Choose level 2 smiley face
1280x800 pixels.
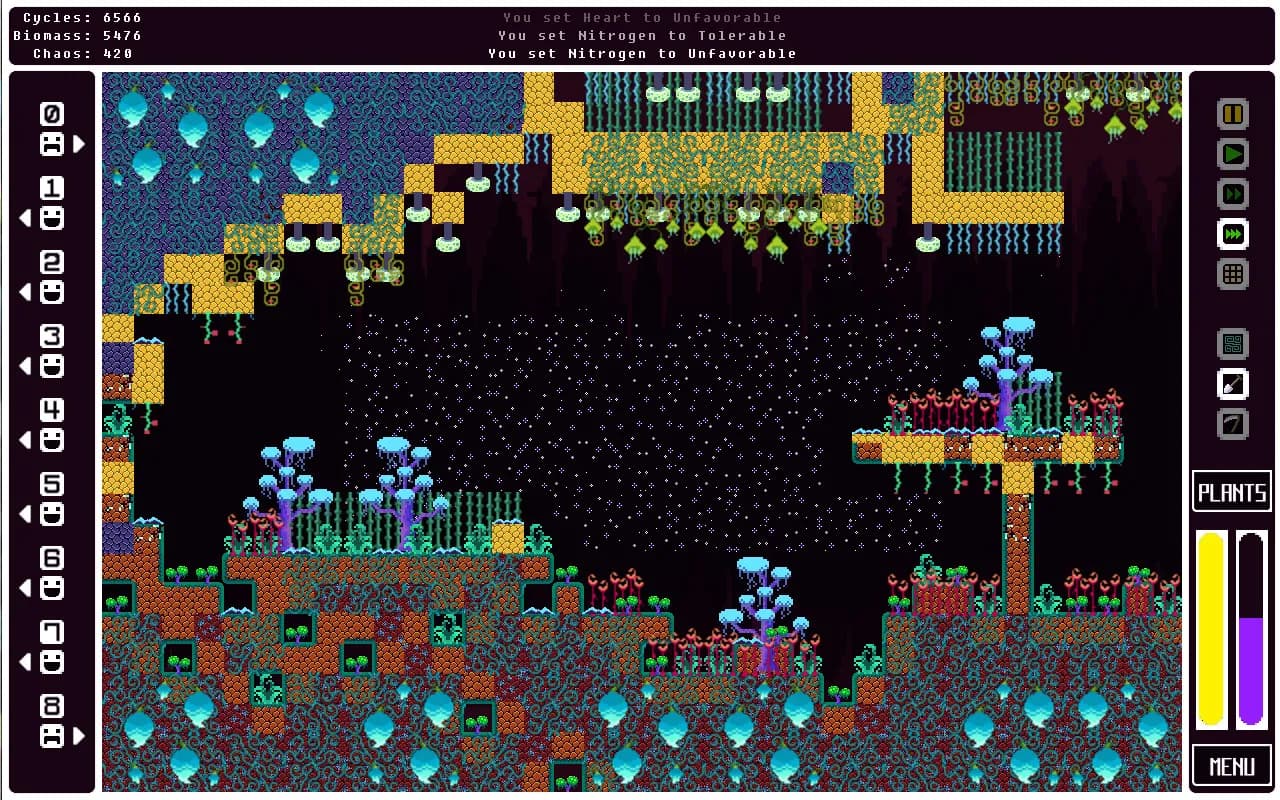coord(52,292)
